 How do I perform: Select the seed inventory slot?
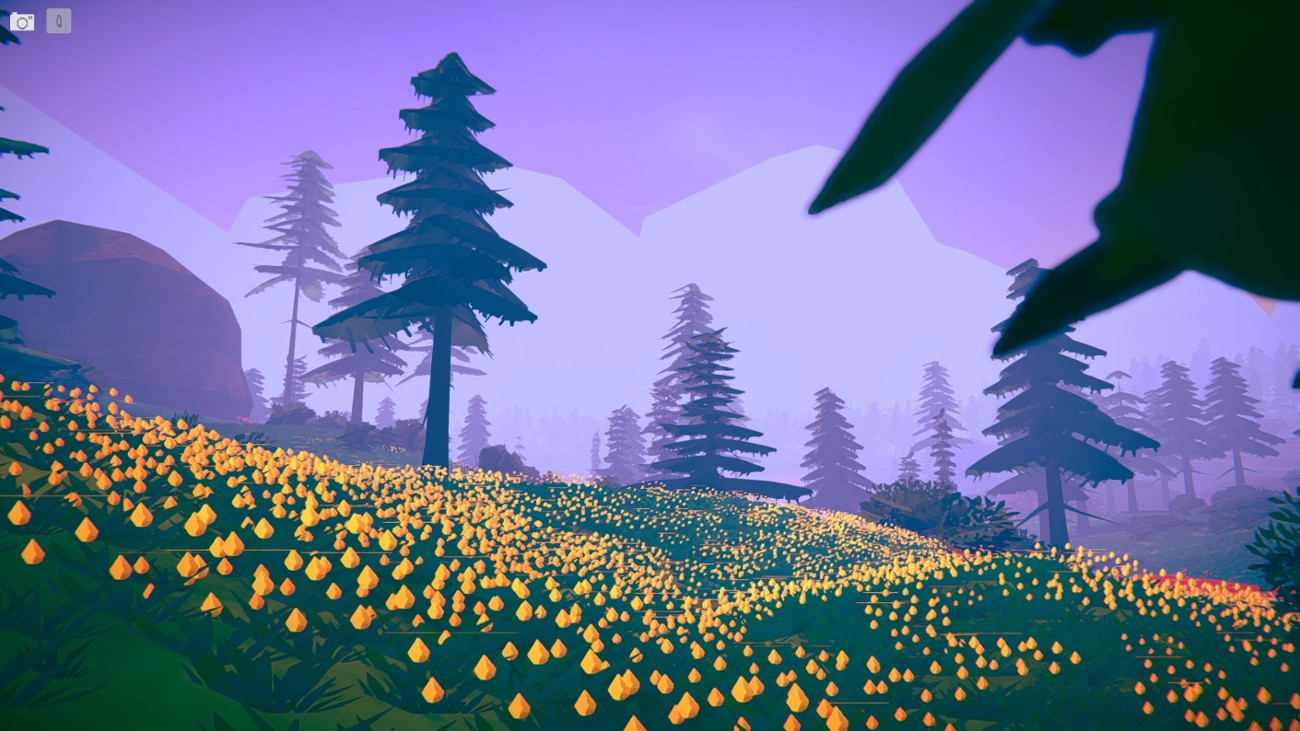coord(59,21)
